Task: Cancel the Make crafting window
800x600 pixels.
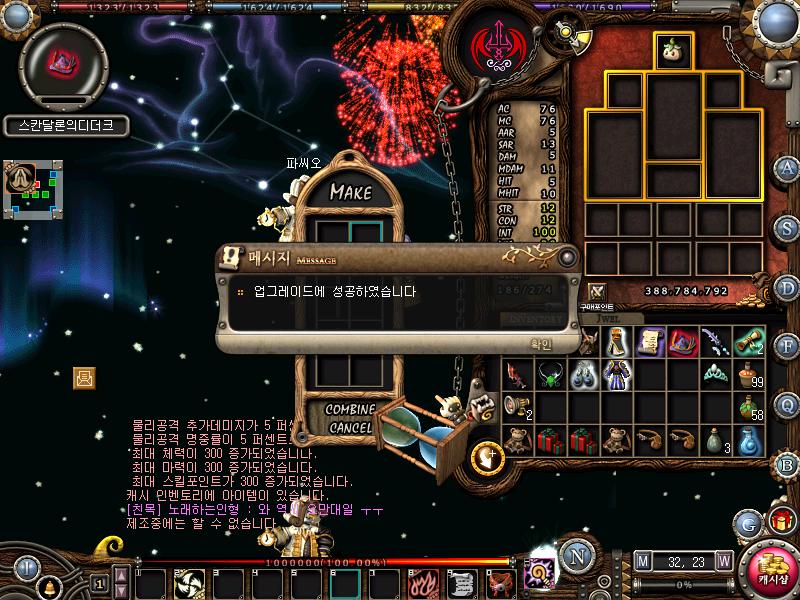Action: 351,428
